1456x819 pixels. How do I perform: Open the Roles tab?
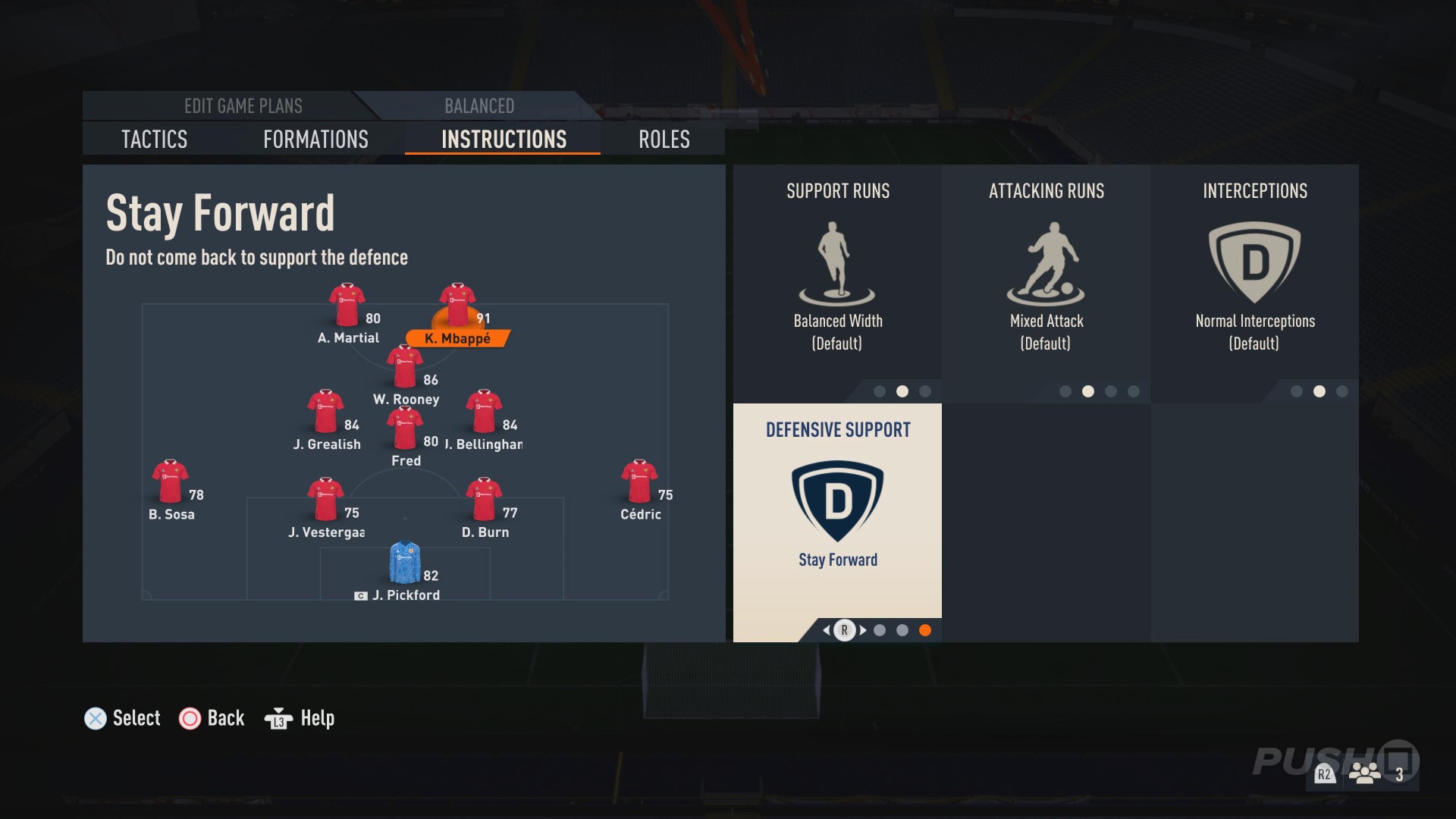[663, 140]
